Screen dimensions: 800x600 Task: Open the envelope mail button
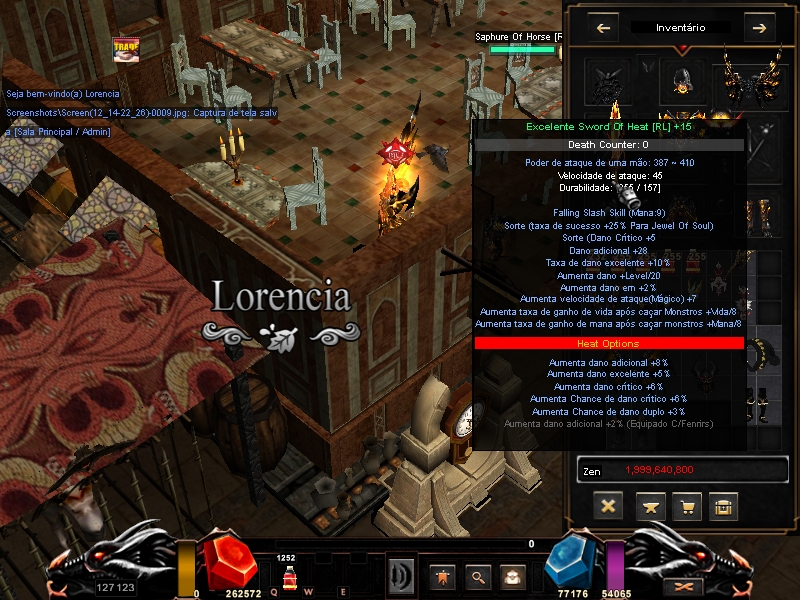tap(514, 576)
